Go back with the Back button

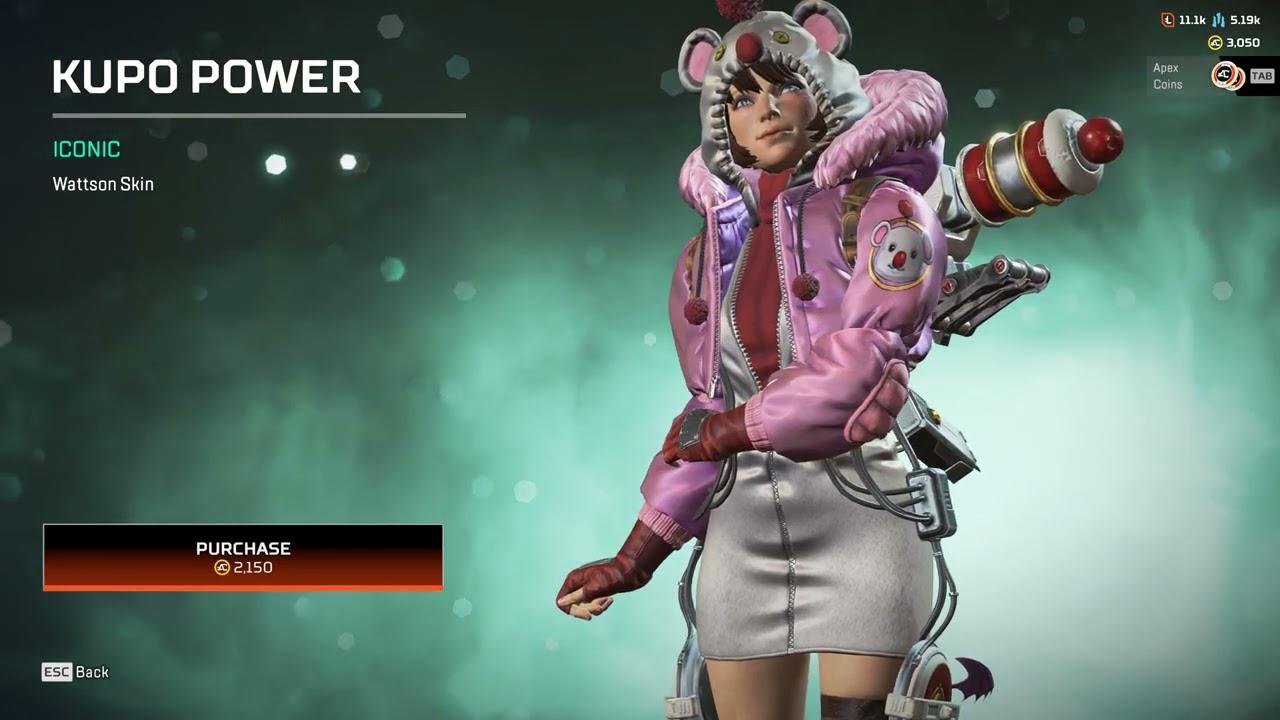[76, 672]
